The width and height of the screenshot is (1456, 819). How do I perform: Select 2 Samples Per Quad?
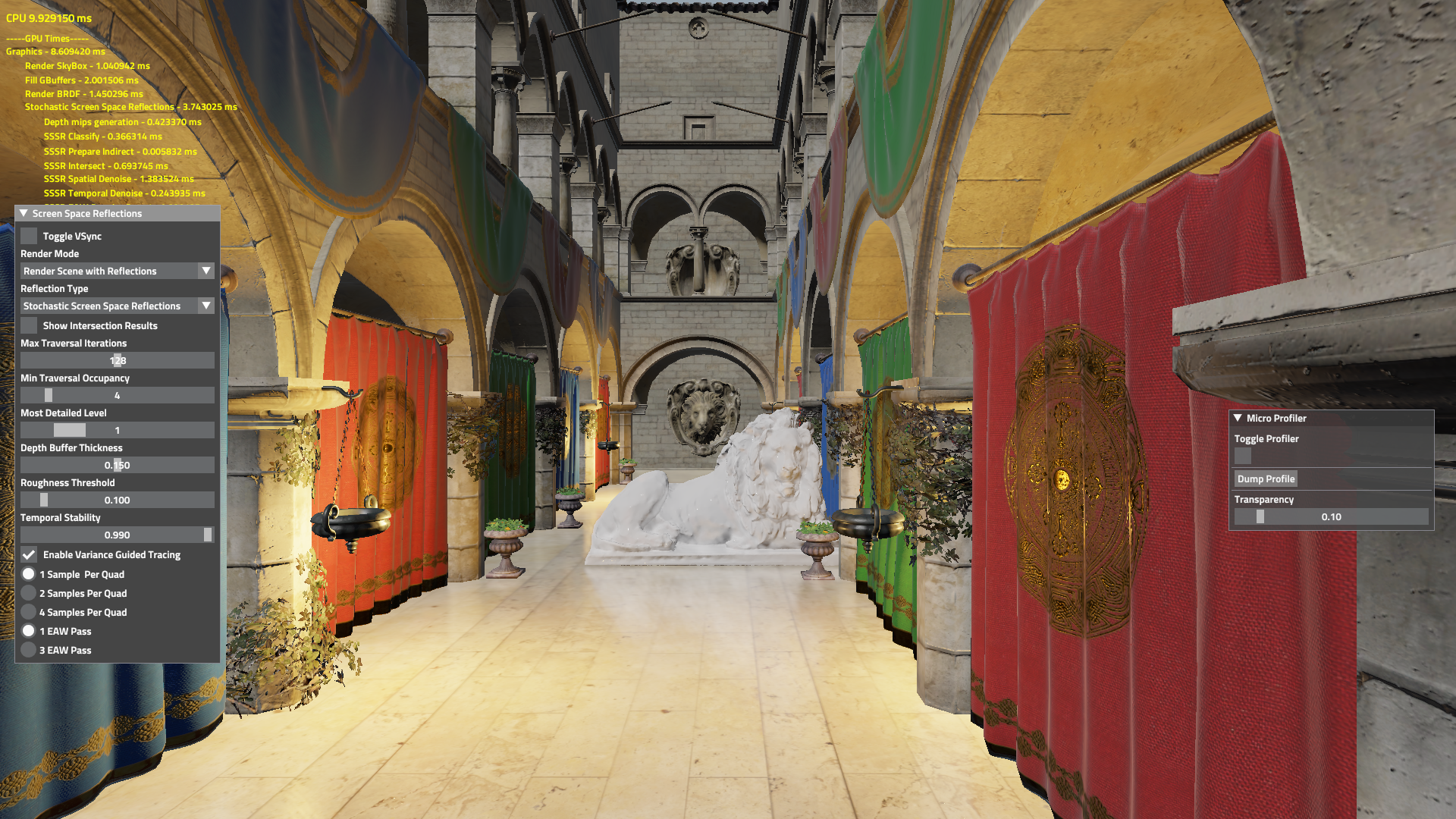pyautogui.click(x=29, y=593)
